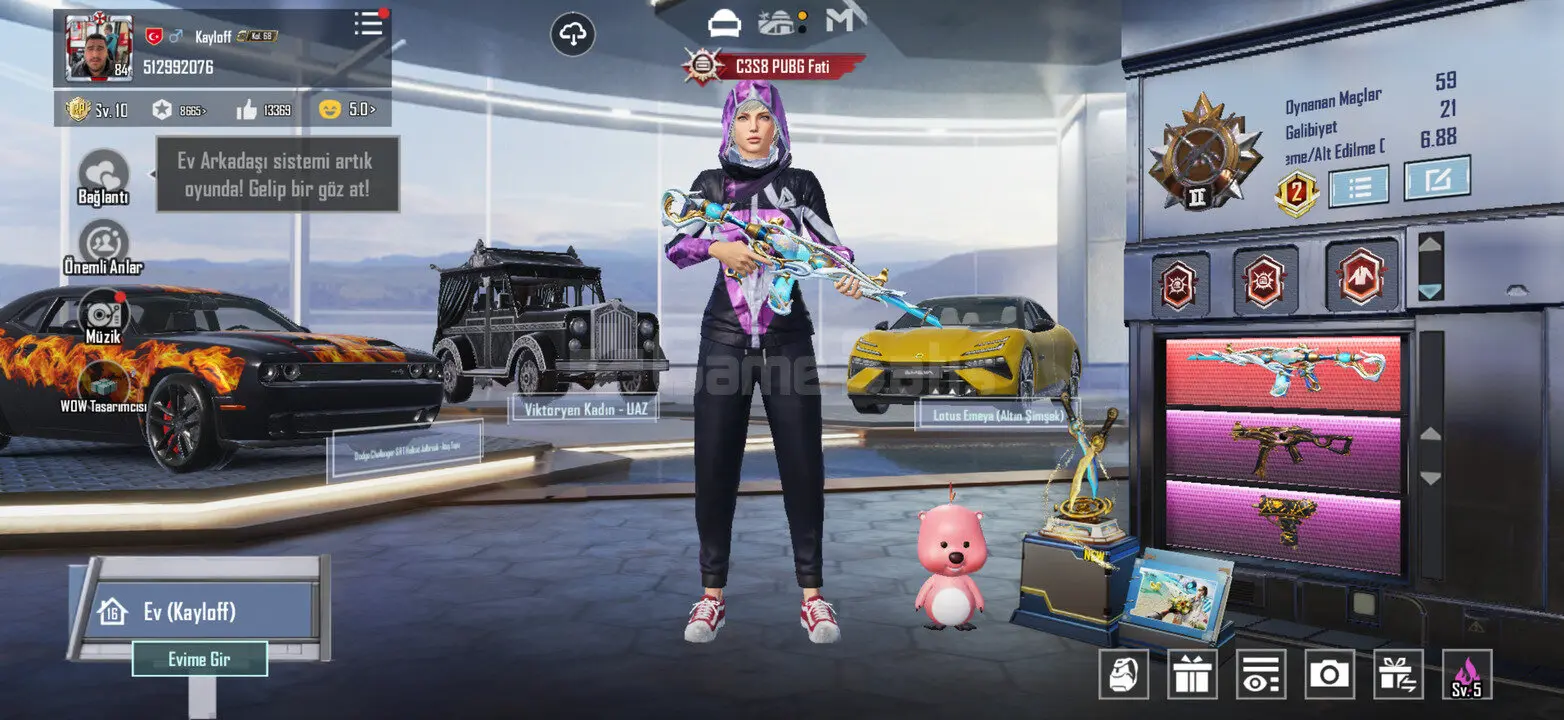Select the blue ornate rifle skin slot
Image resolution: width=1564 pixels, height=720 pixels.
[x=1283, y=372]
